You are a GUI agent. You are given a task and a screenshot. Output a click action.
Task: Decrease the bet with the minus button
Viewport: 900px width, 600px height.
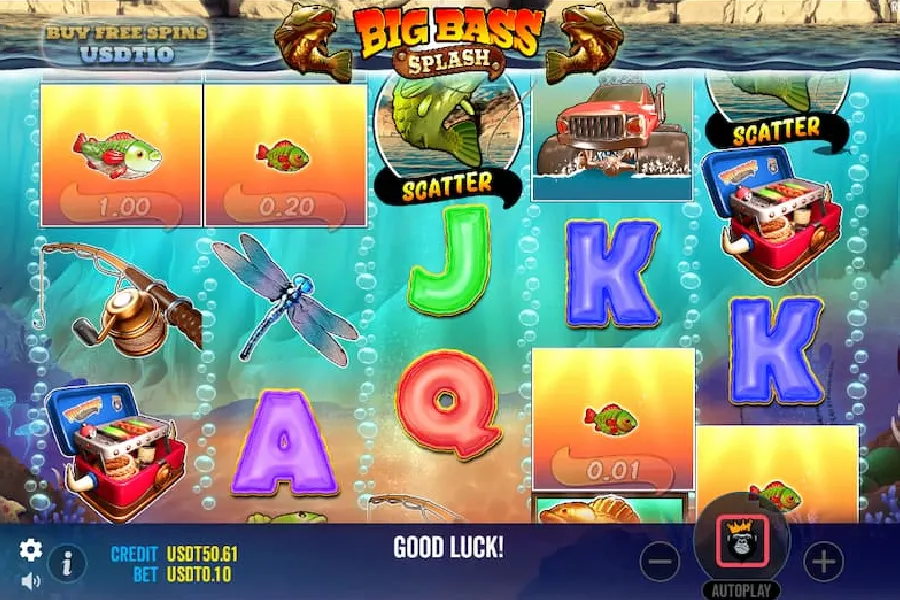[660, 562]
